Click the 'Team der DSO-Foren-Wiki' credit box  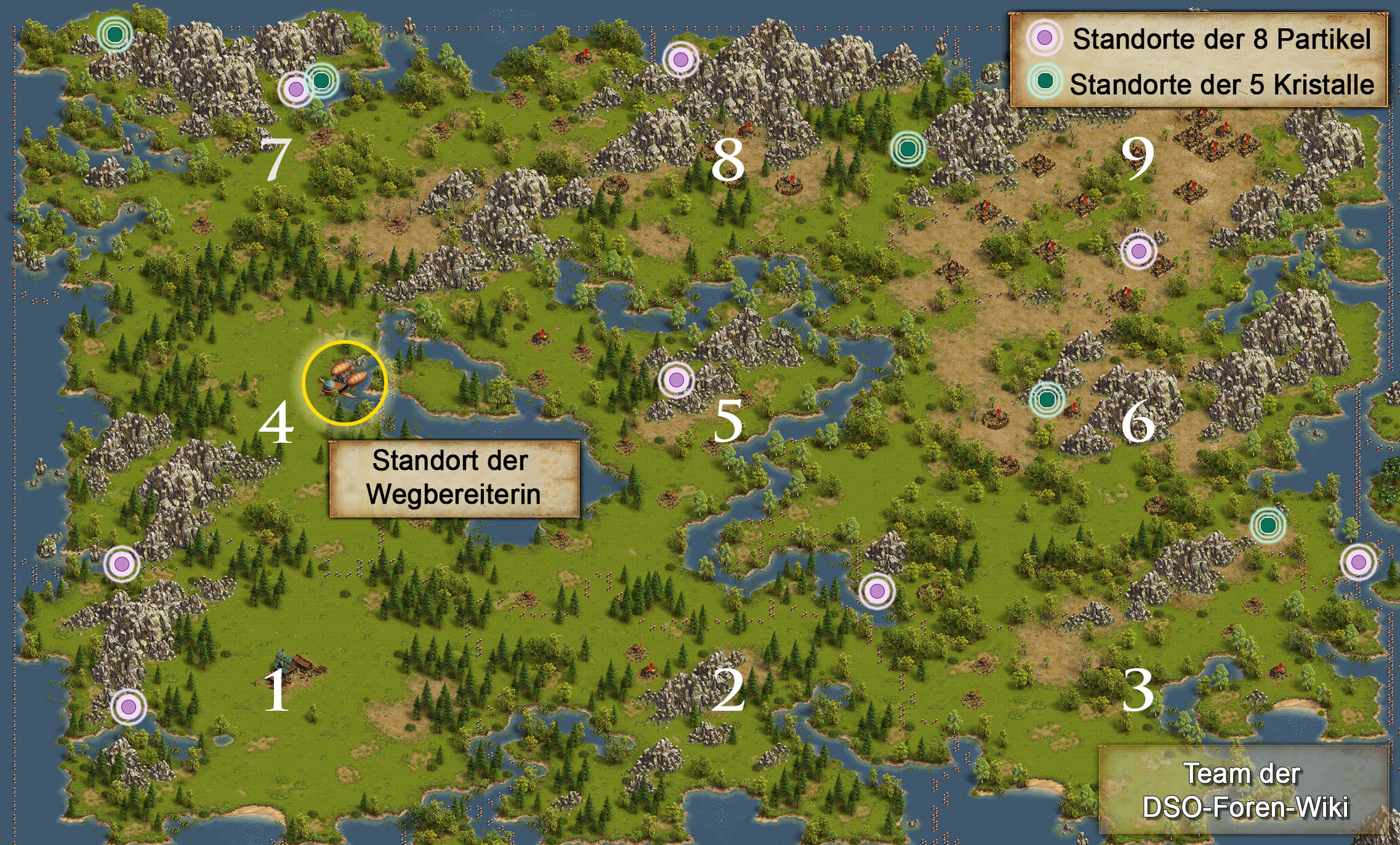1244,790
